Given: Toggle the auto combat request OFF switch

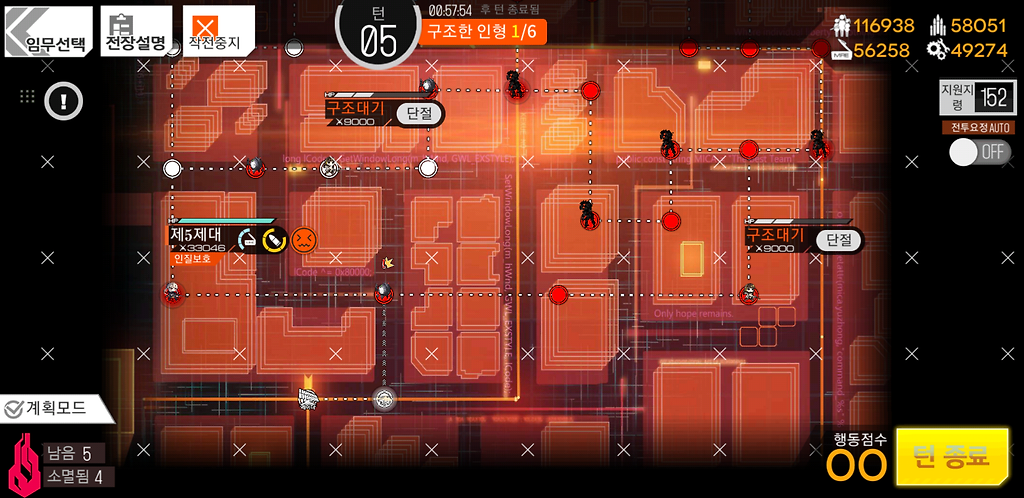Looking at the screenshot, I should [978, 152].
